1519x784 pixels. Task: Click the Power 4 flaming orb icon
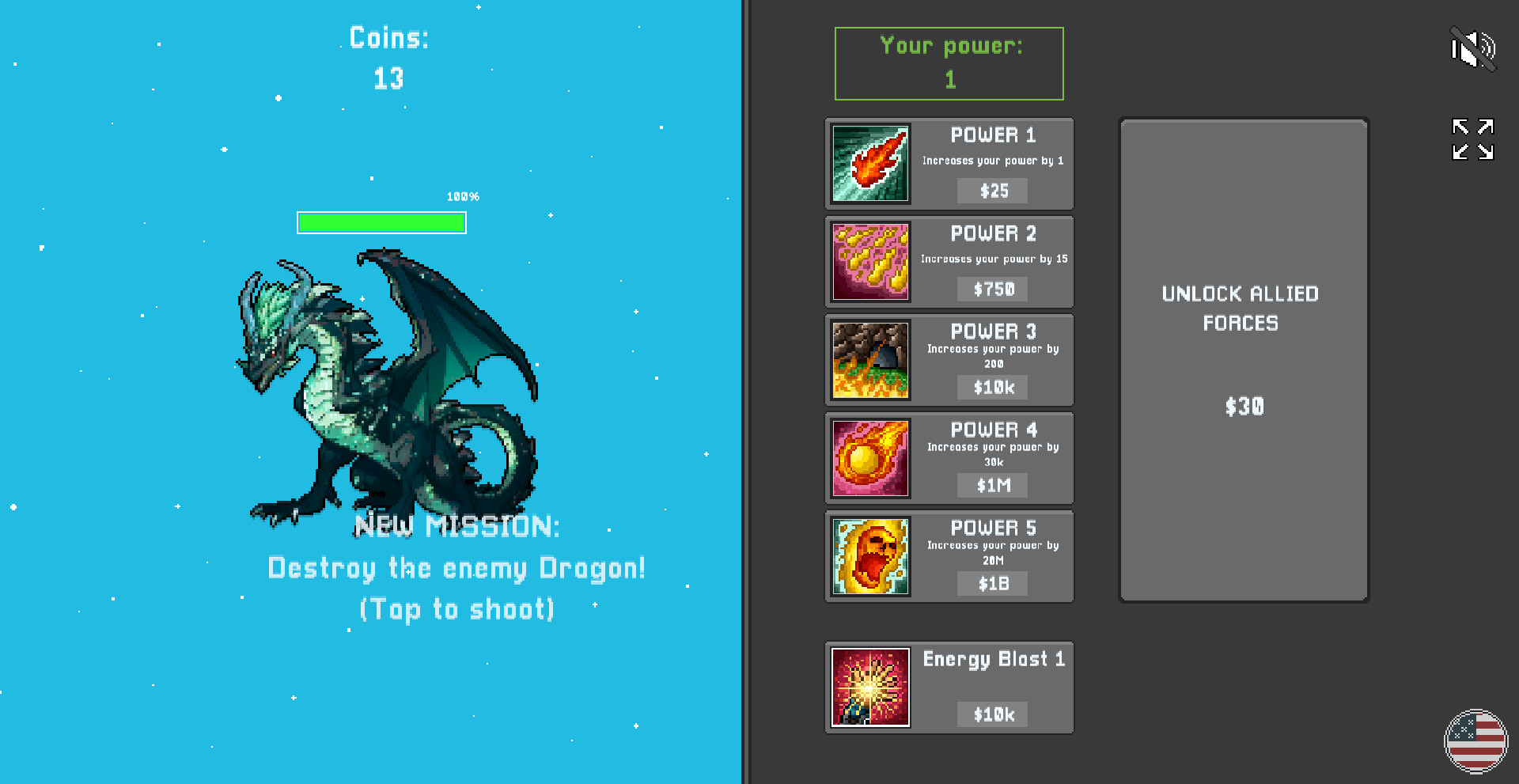(869, 458)
